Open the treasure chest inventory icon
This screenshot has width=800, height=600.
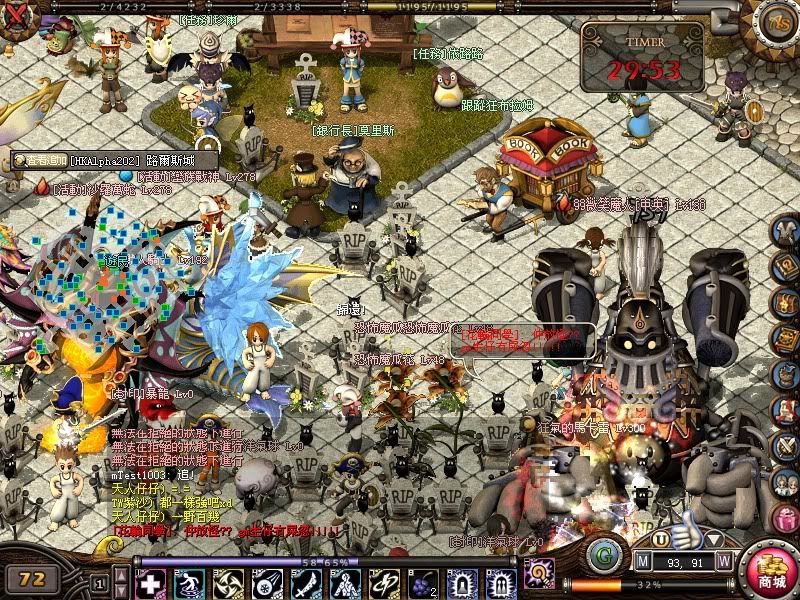[787, 302]
